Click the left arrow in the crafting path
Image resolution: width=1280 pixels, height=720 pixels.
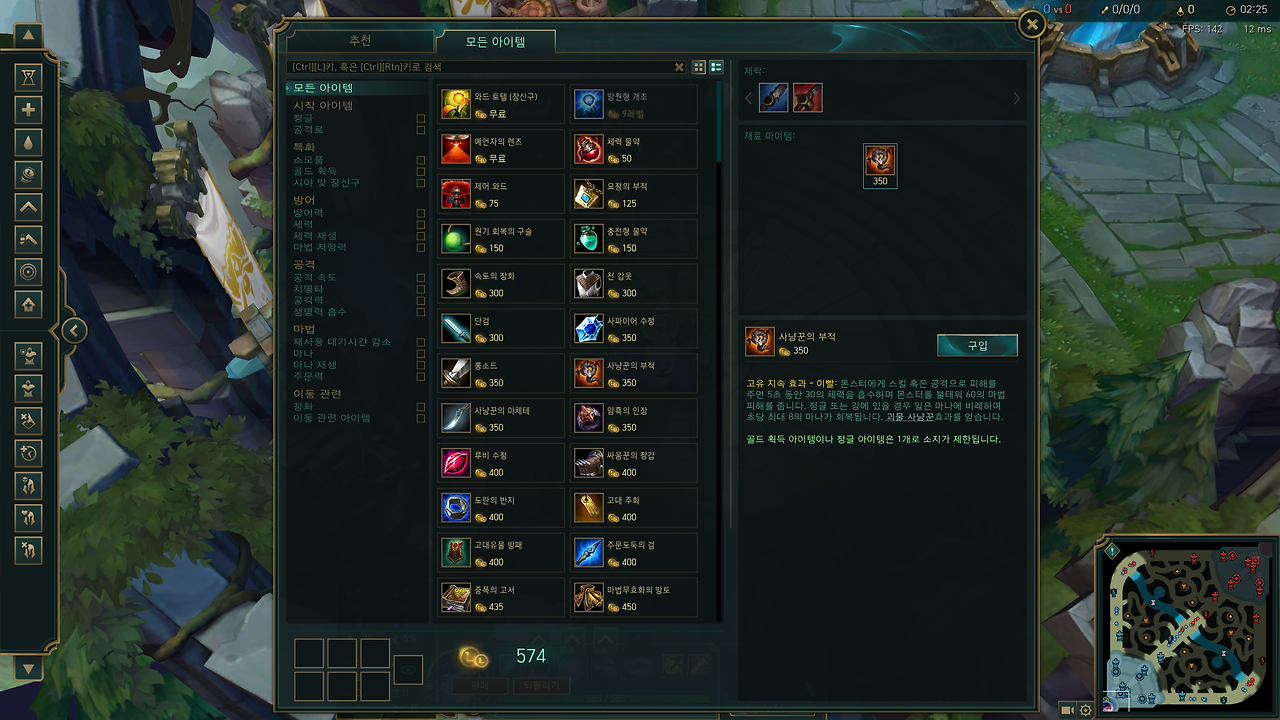point(748,98)
